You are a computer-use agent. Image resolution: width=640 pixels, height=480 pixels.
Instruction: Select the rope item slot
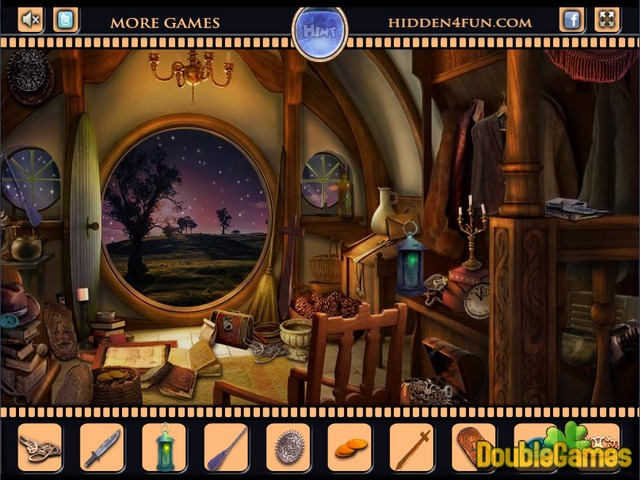click(40, 446)
